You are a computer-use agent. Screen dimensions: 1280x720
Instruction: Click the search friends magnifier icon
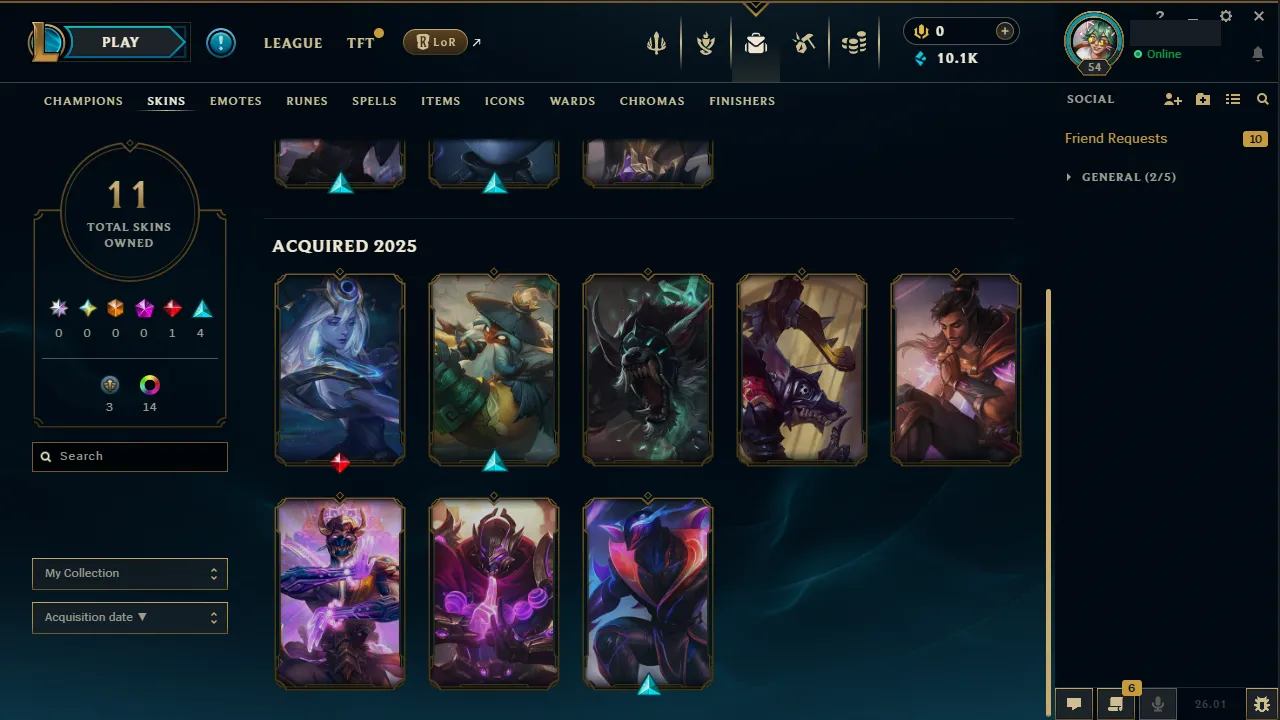[x=1262, y=99]
